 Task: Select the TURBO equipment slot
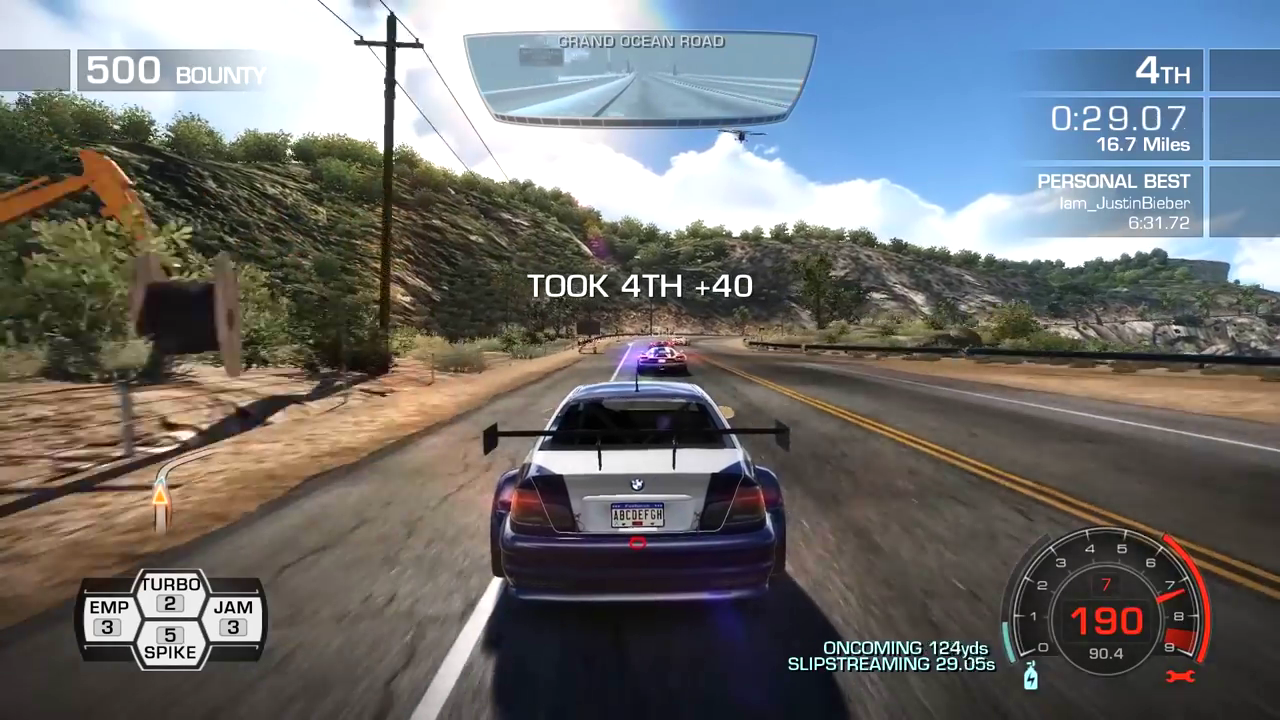tap(171, 592)
